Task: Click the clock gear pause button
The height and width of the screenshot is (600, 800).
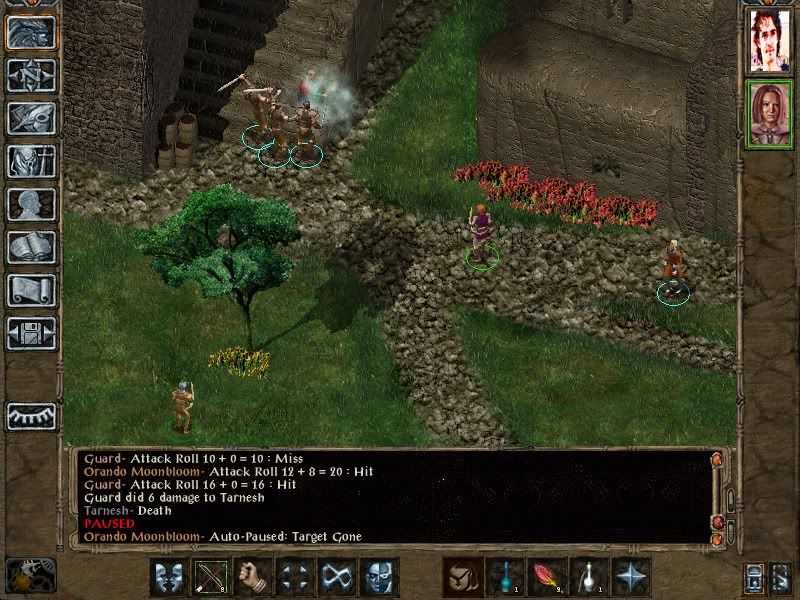Action: point(31,575)
